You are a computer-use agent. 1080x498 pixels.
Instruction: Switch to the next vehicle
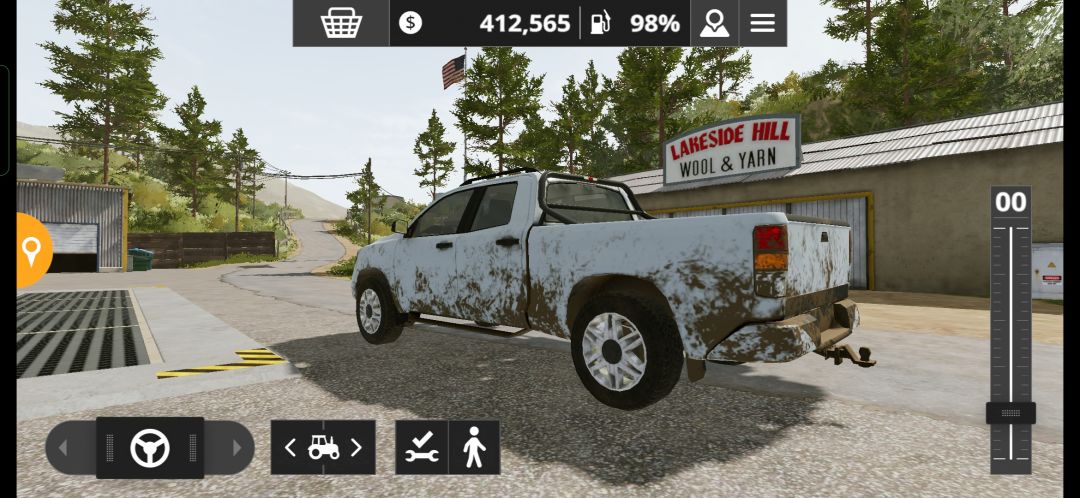tap(356, 448)
